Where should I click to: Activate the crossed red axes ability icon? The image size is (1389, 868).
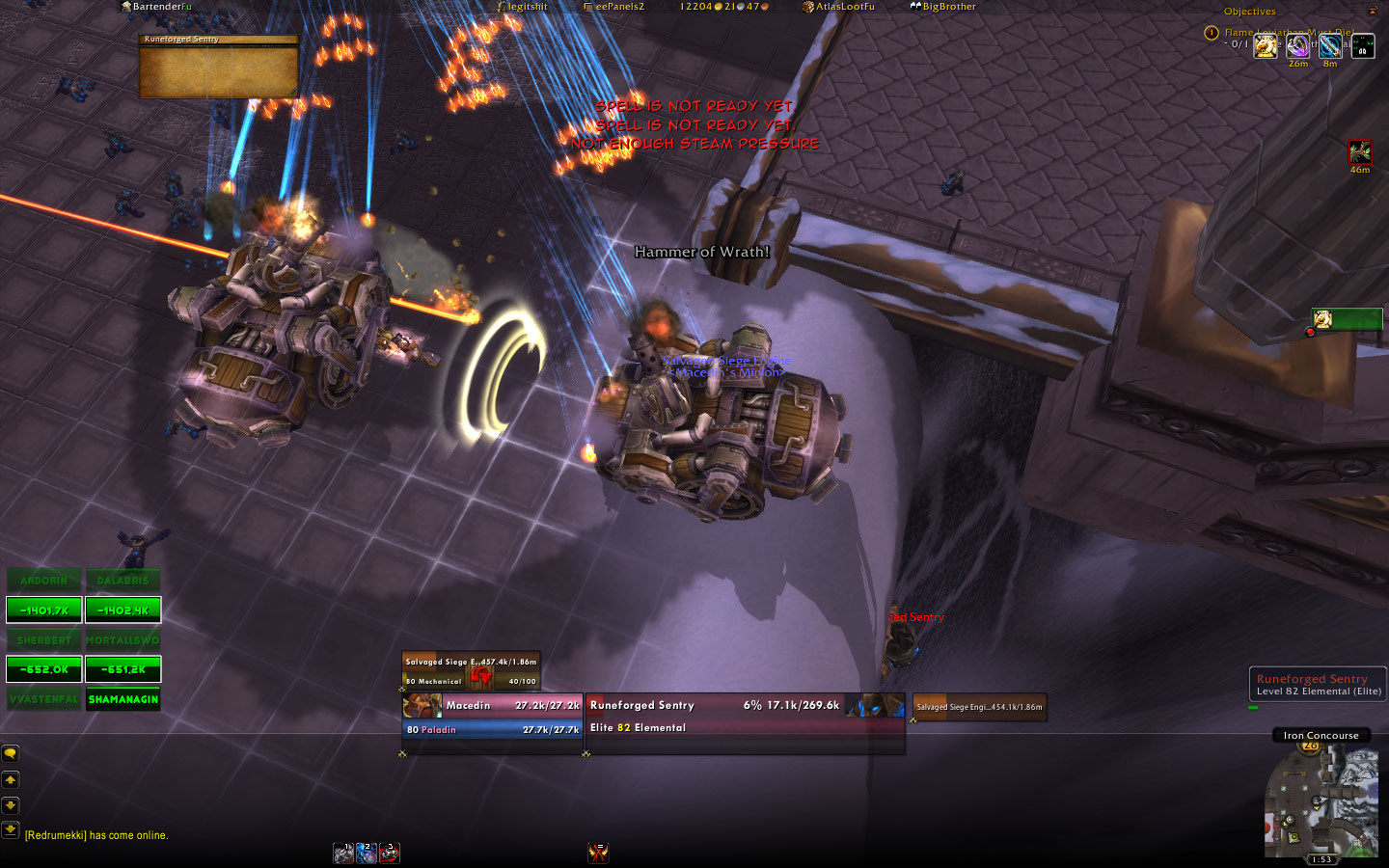coord(598,853)
